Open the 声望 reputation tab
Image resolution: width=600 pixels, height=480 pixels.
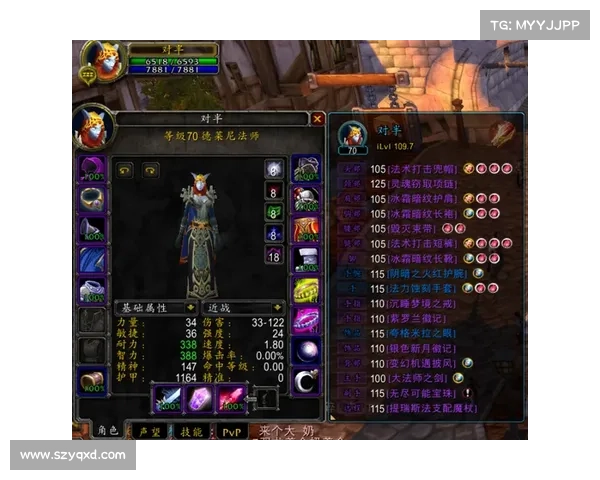(149, 431)
